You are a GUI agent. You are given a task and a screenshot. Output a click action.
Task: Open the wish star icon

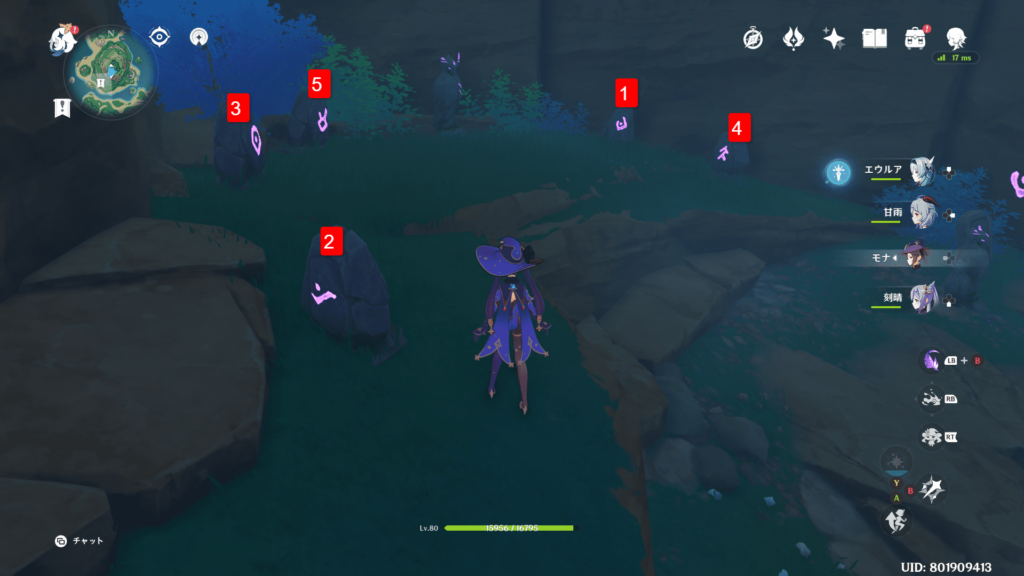click(833, 39)
